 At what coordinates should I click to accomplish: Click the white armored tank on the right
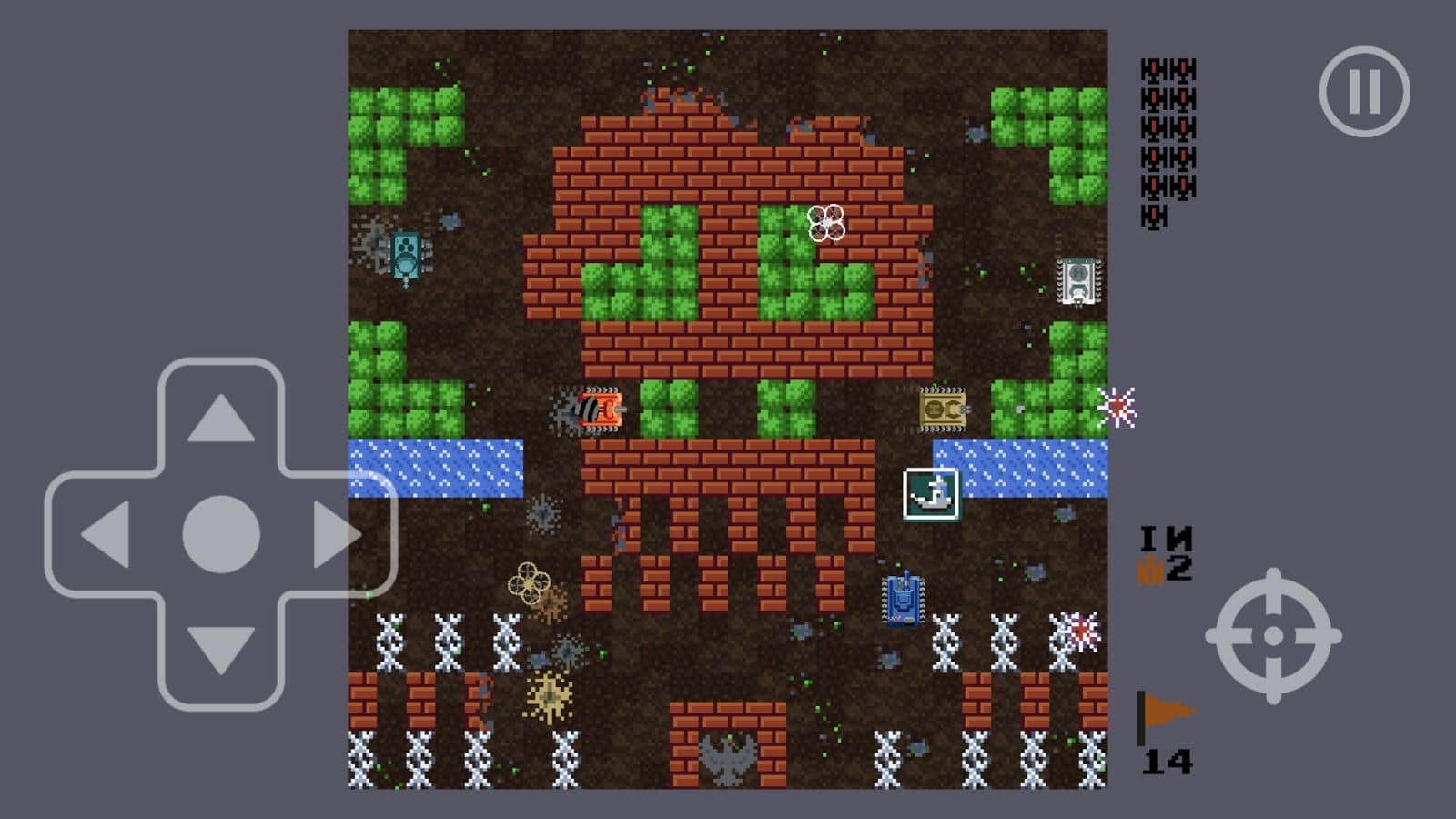tap(1076, 278)
